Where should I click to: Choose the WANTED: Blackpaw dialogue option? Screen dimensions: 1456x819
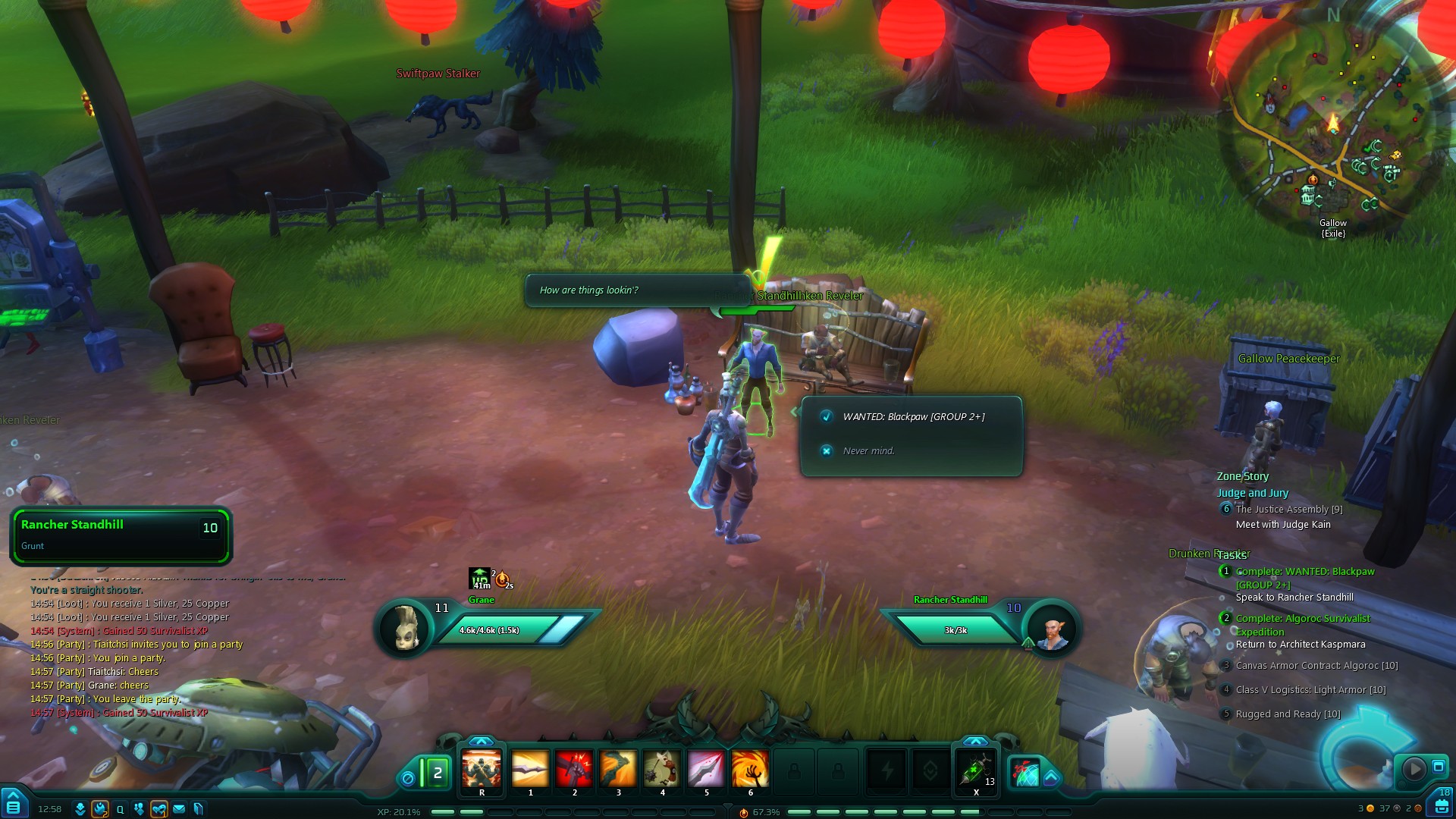(913, 417)
